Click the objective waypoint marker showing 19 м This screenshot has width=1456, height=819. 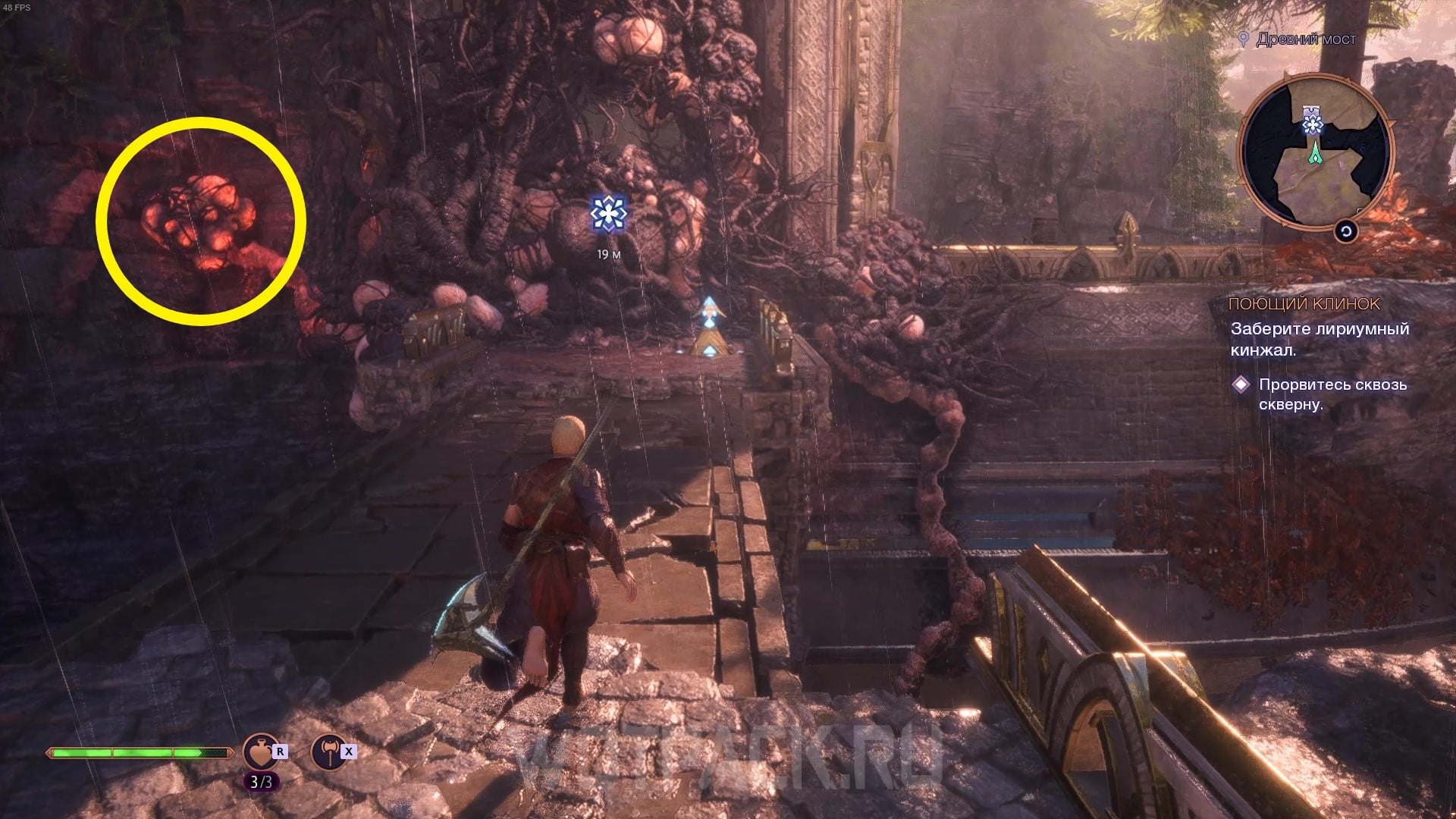pos(608,214)
